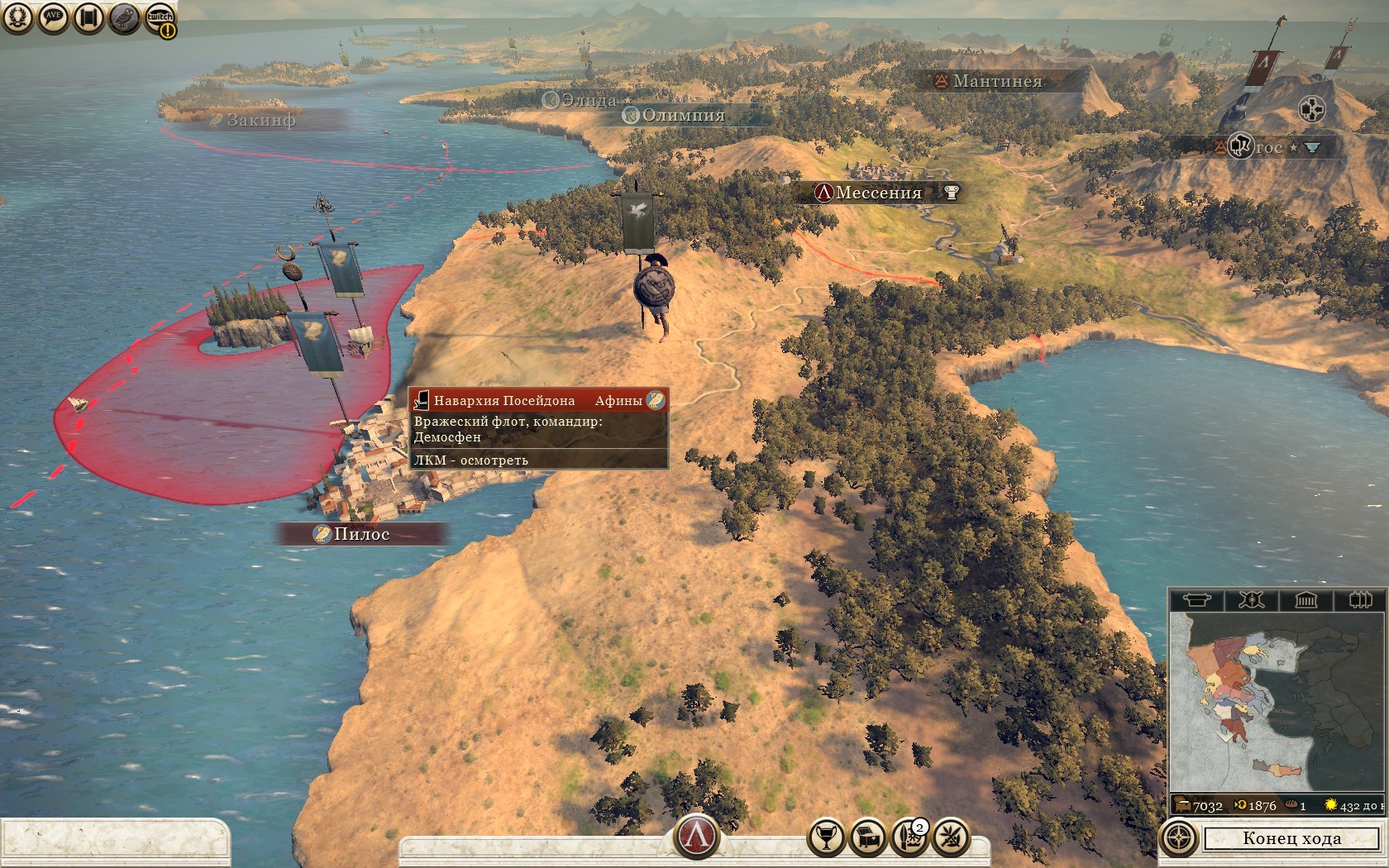The image size is (1389, 868).
Task: Open the trophy cup objectives button
Action: click(825, 837)
